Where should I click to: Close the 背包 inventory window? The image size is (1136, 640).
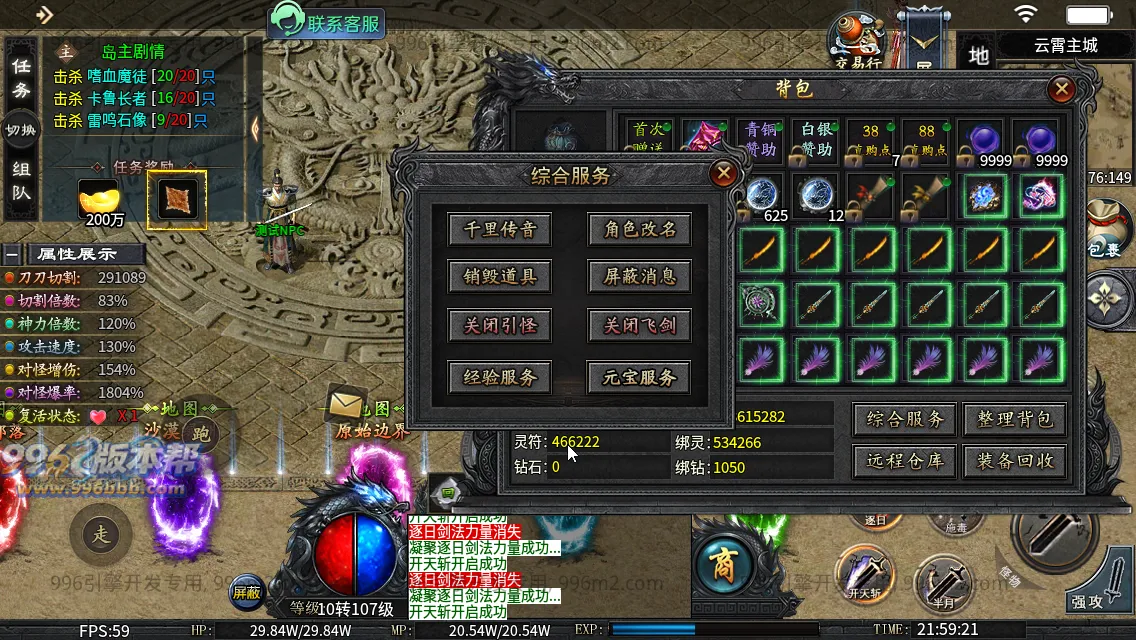click(x=1061, y=89)
